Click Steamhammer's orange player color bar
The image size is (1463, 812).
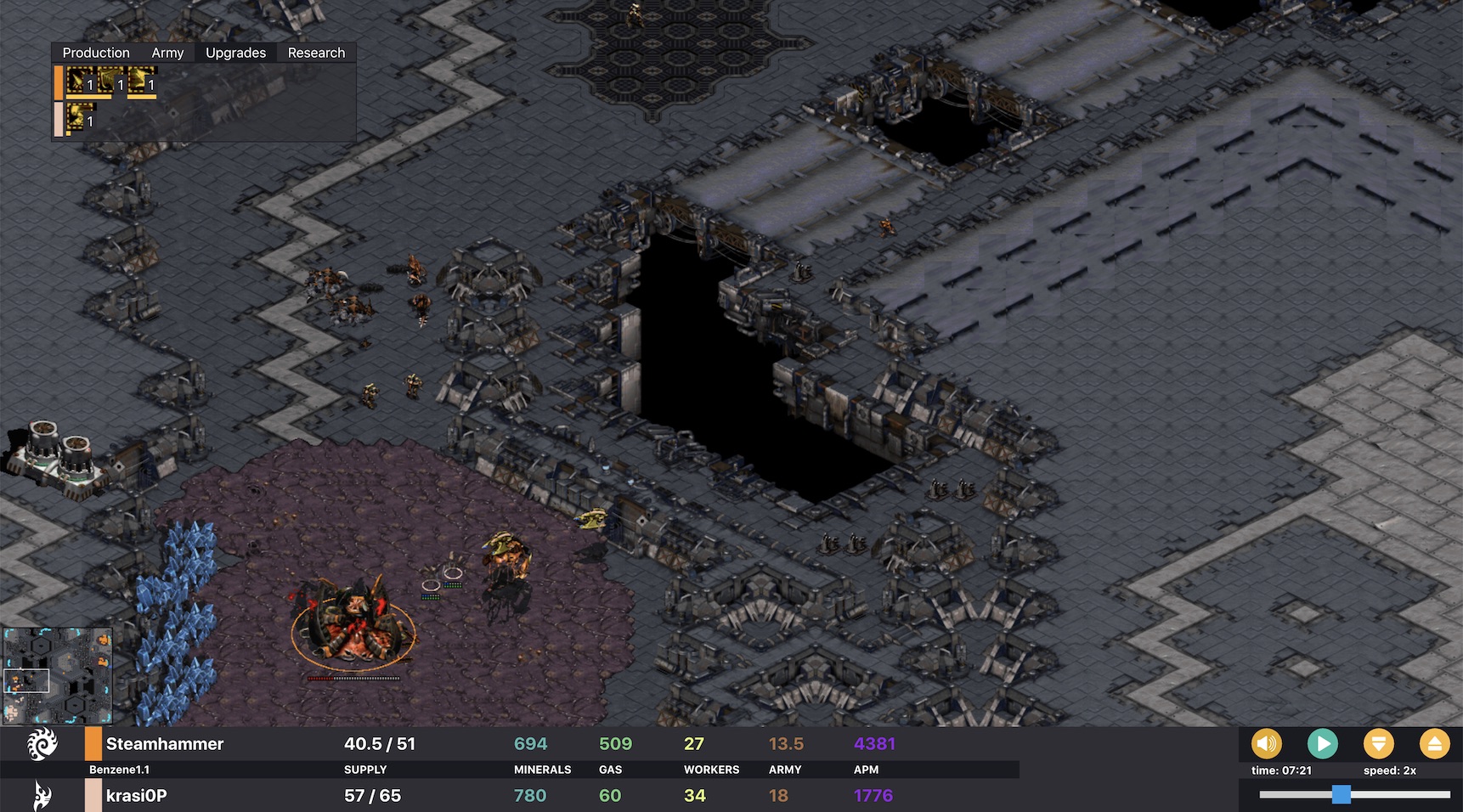click(x=93, y=743)
